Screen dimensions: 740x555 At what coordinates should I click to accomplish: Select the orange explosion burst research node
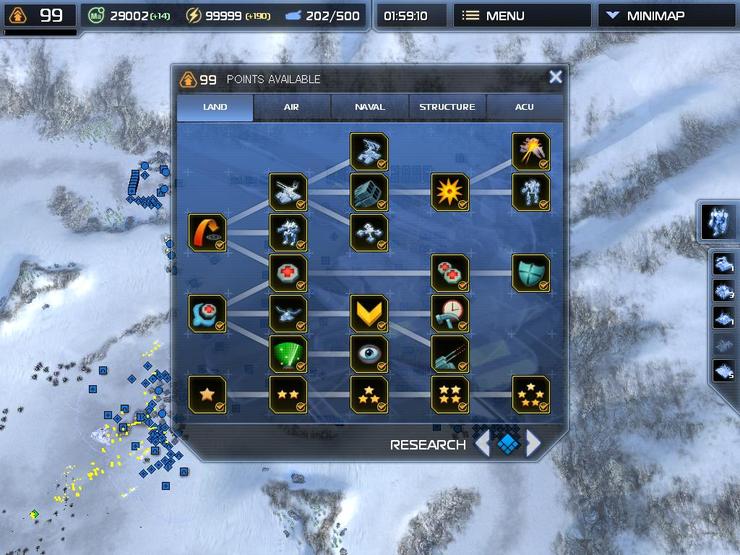(450, 191)
